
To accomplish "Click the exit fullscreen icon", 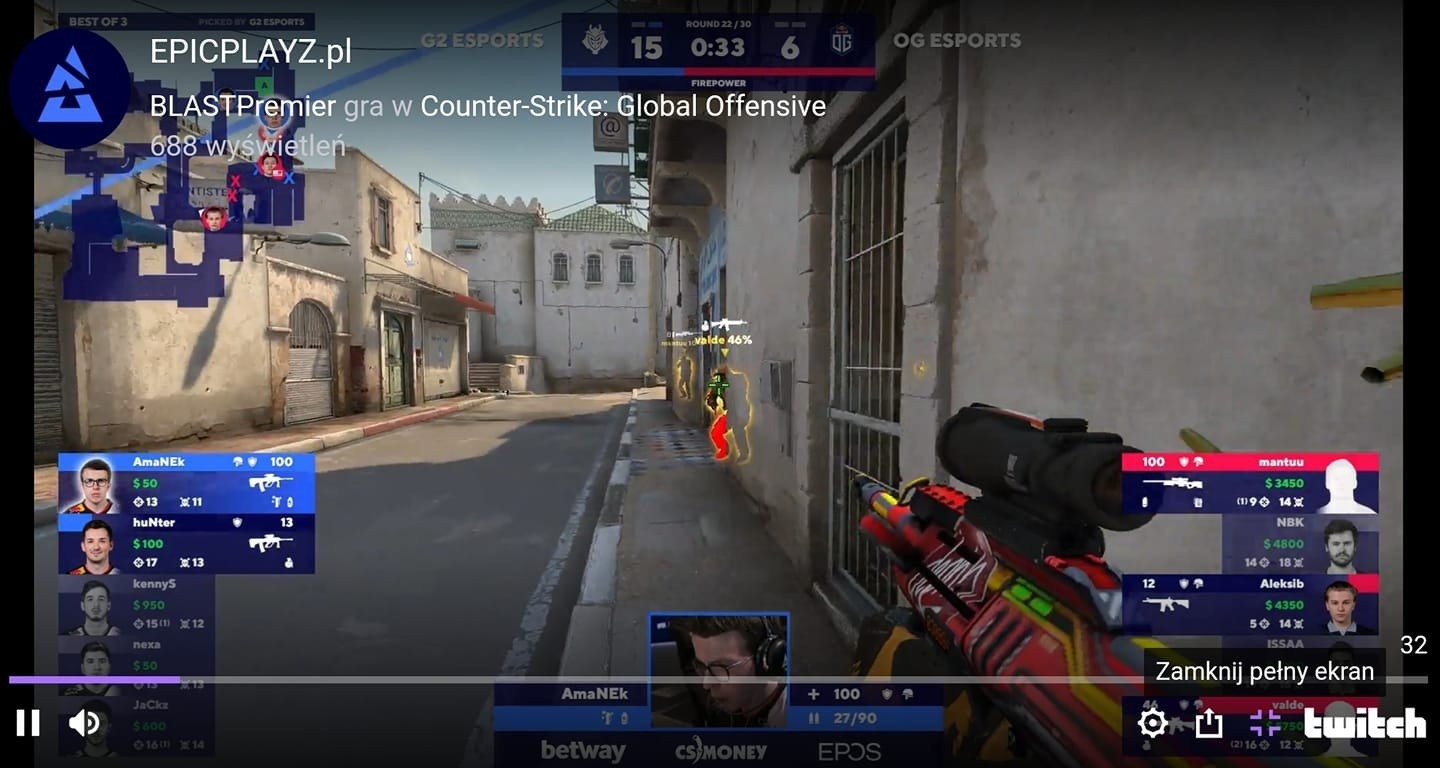I will click(x=1266, y=721).
